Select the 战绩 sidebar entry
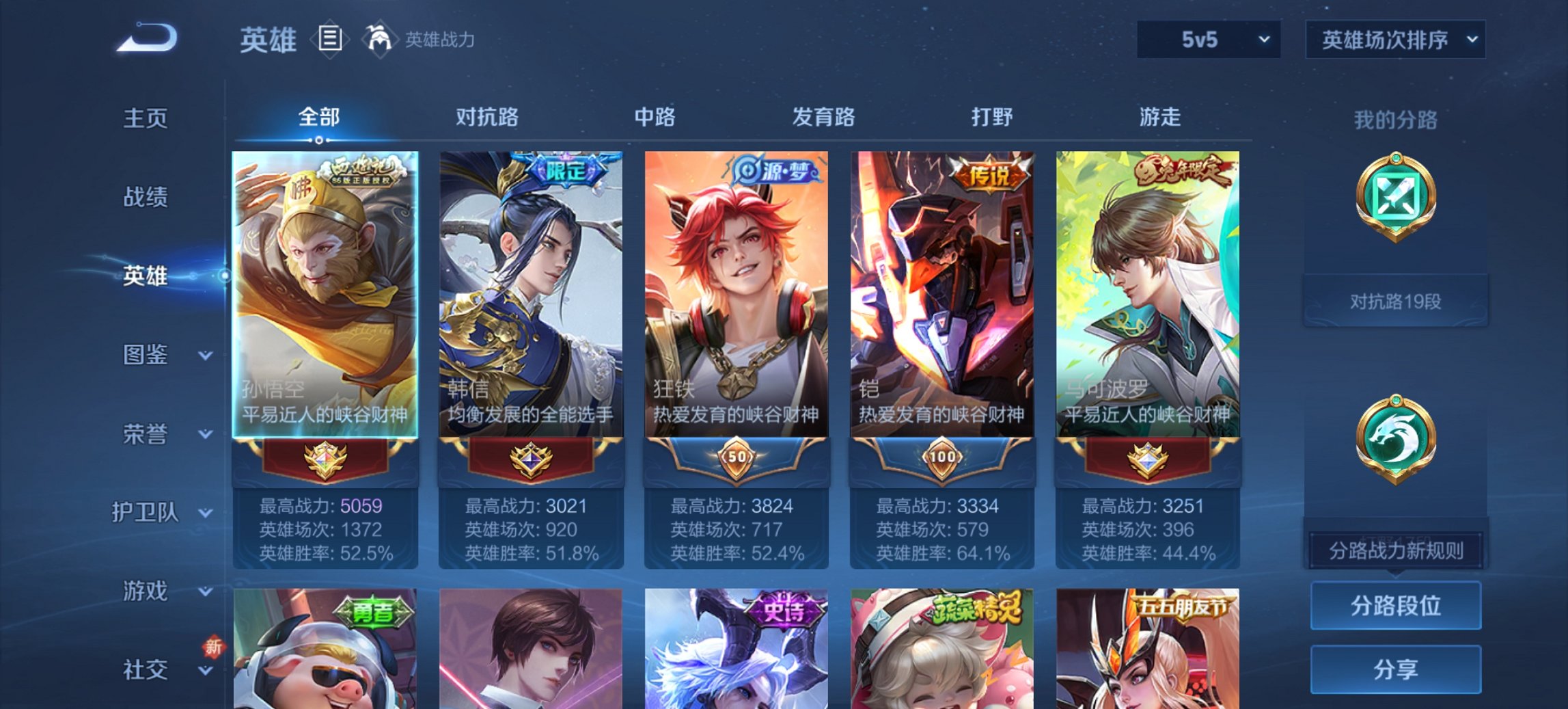 pos(143,198)
